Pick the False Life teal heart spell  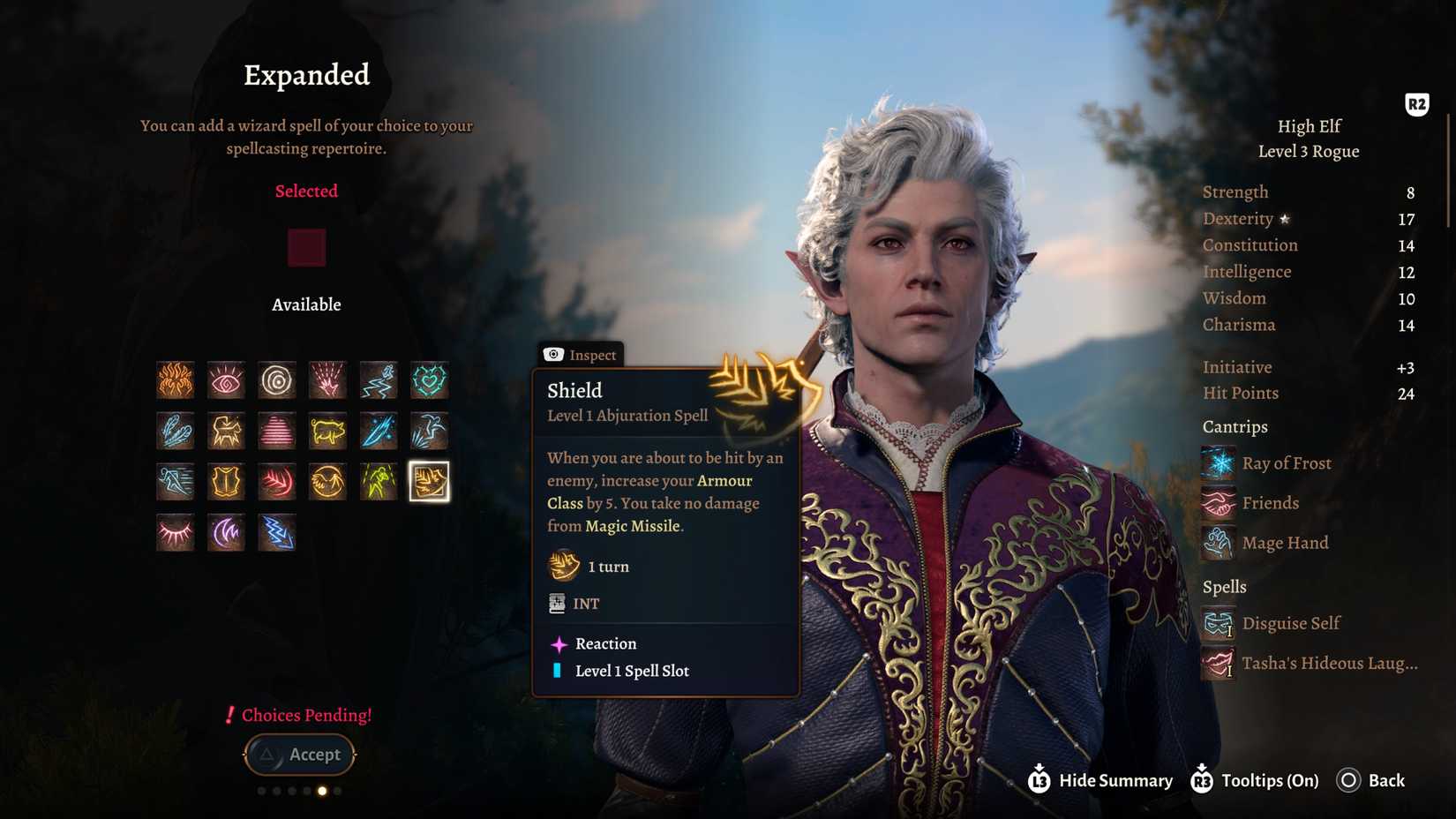click(x=429, y=380)
